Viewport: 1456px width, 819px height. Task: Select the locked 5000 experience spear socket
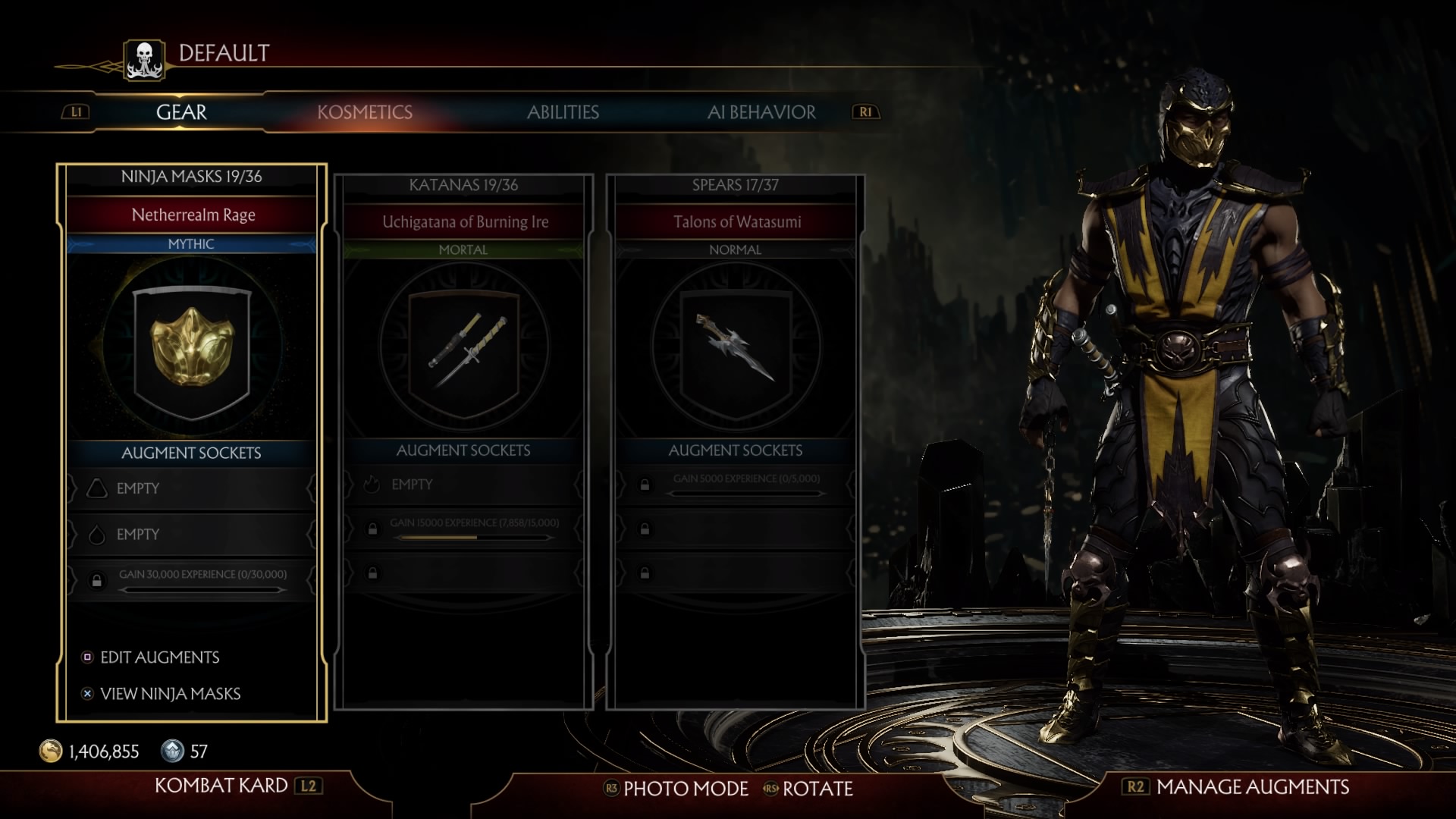coord(735,484)
